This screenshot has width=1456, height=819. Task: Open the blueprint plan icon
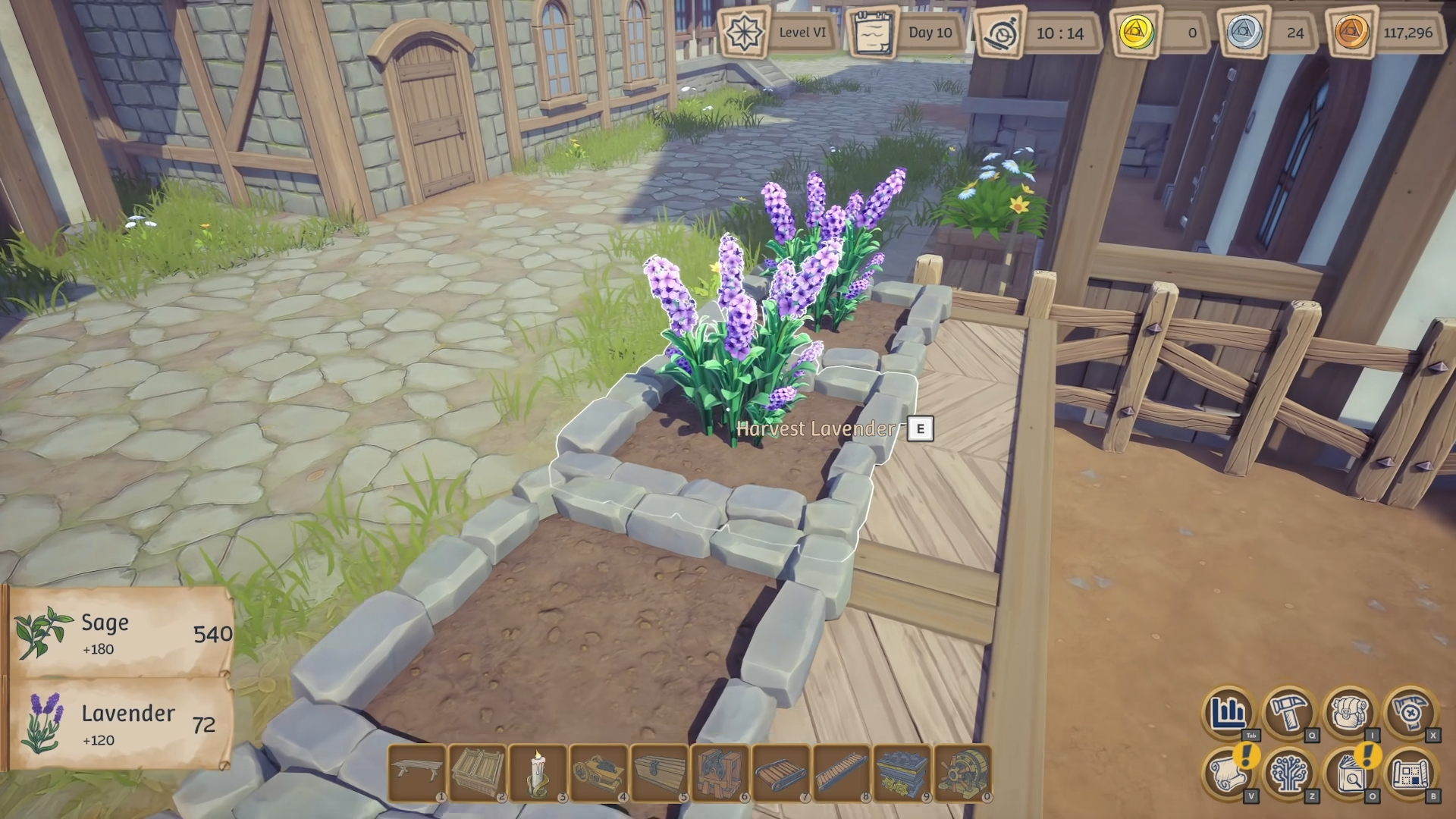(x=1410, y=773)
